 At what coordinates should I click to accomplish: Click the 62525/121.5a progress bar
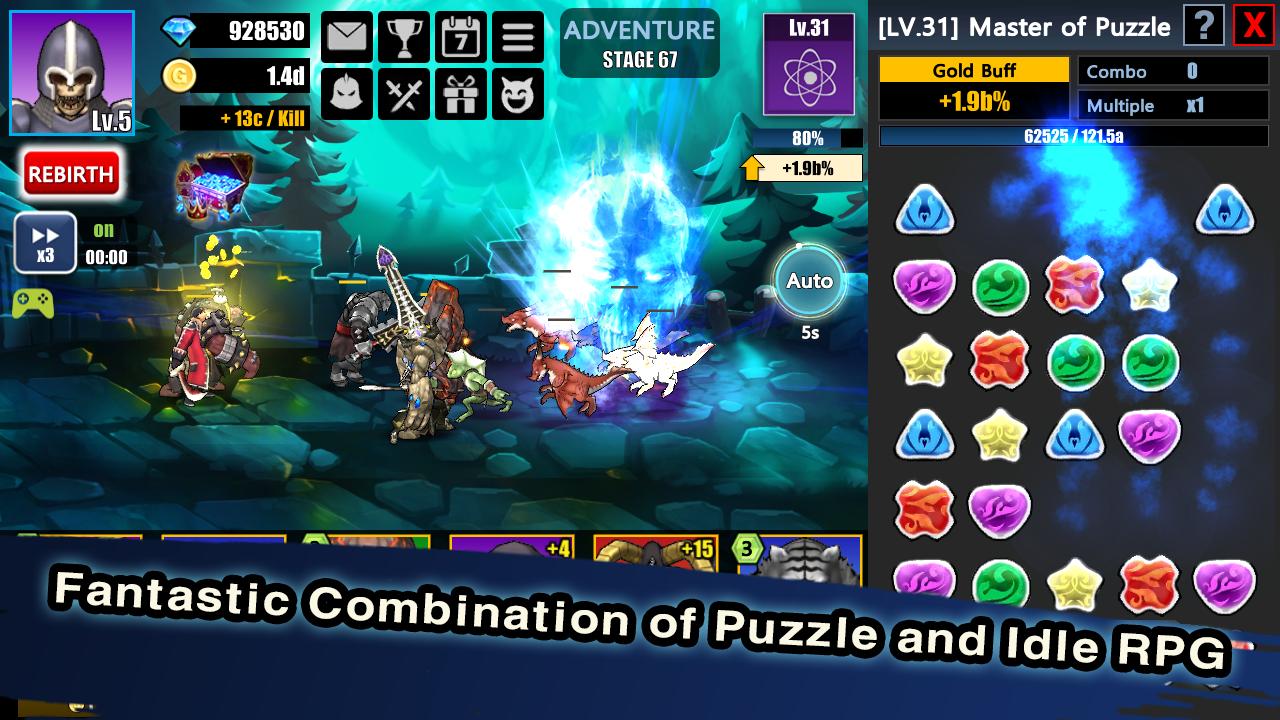click(x=1075, y=135)
